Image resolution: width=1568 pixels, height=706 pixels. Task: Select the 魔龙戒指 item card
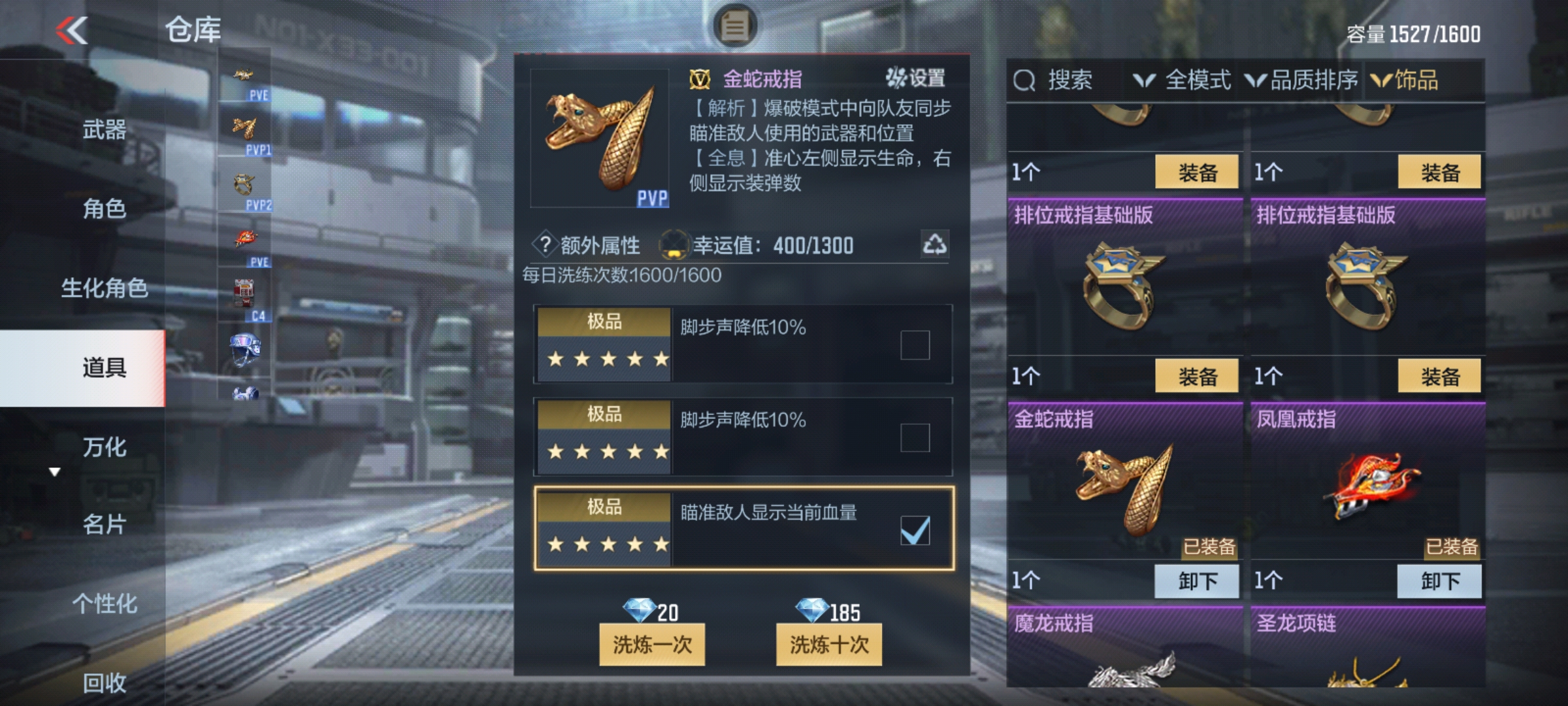(1124, 647)
